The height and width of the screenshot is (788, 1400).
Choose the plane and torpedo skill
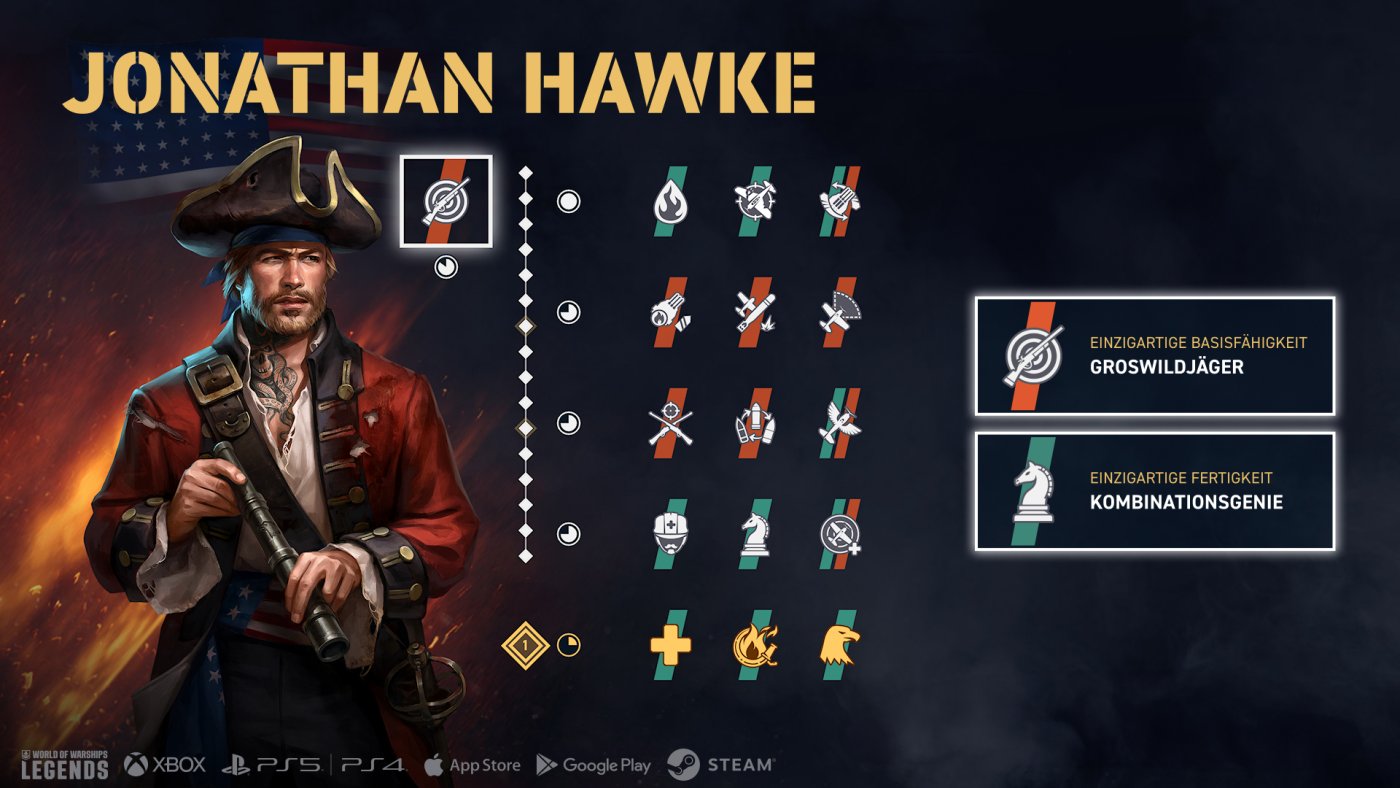[755, 312]
